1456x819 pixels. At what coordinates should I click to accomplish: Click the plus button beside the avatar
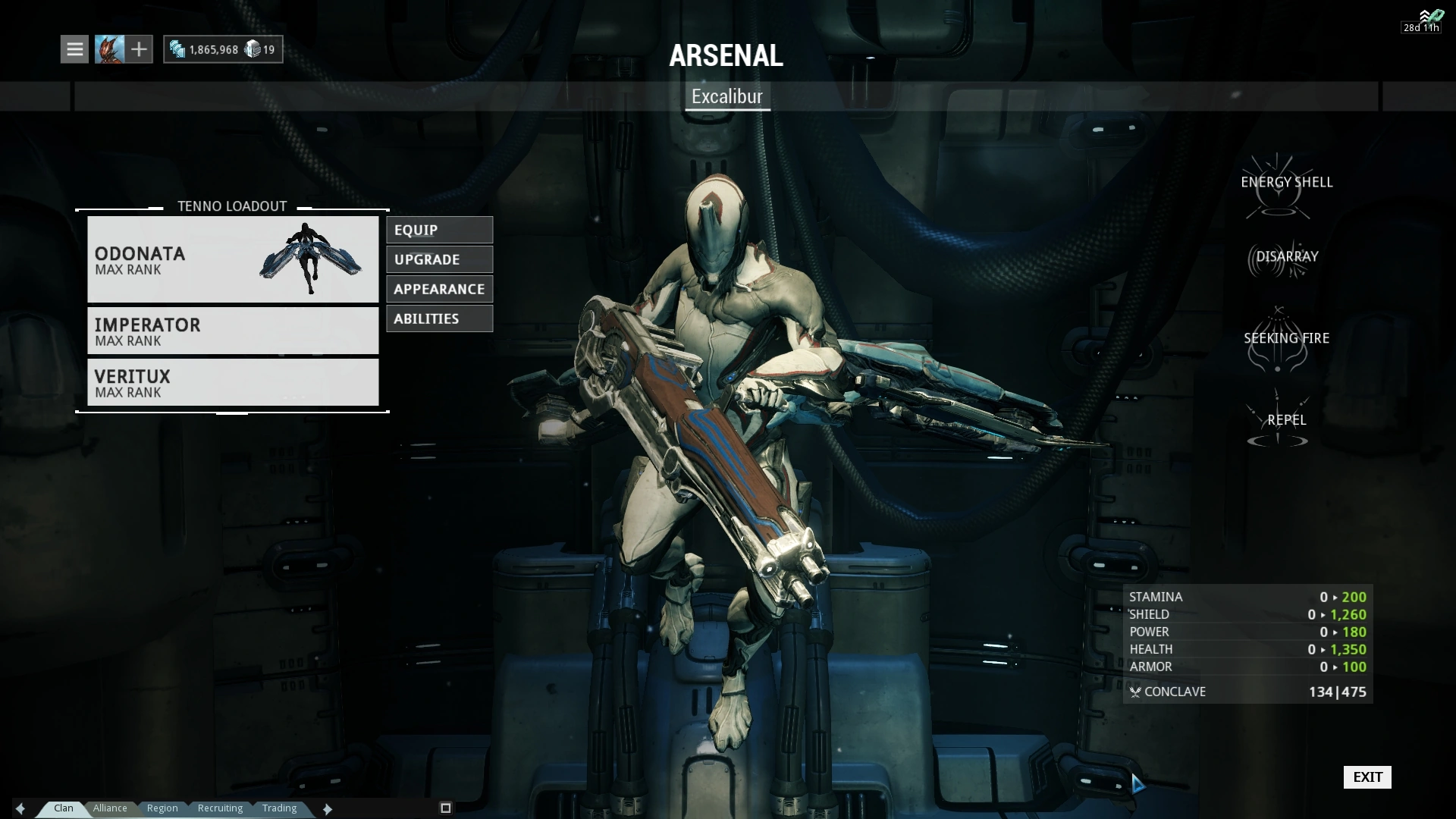(139, 49)
